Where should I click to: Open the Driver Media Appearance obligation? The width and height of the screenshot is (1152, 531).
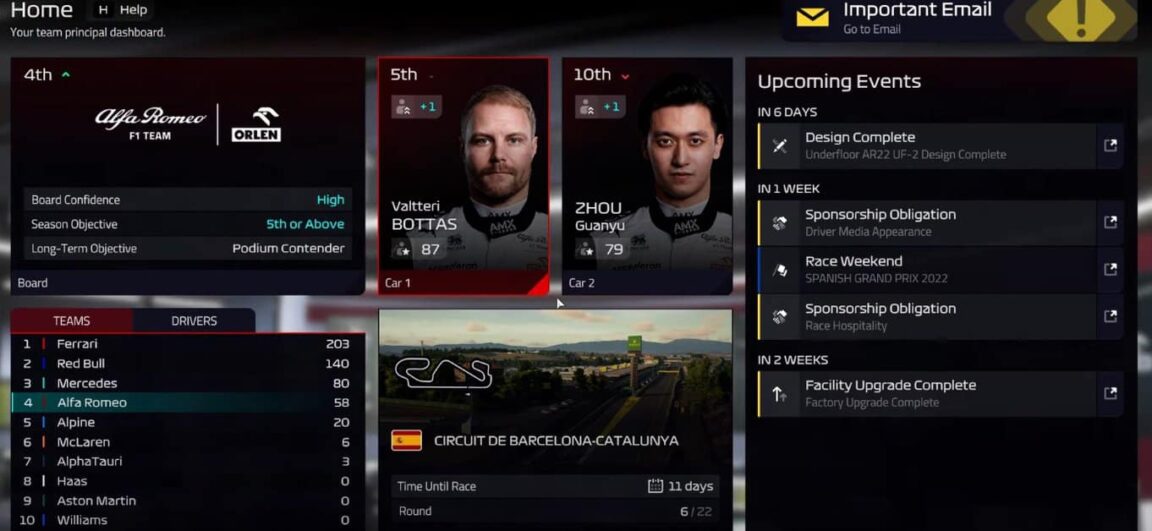925,222
